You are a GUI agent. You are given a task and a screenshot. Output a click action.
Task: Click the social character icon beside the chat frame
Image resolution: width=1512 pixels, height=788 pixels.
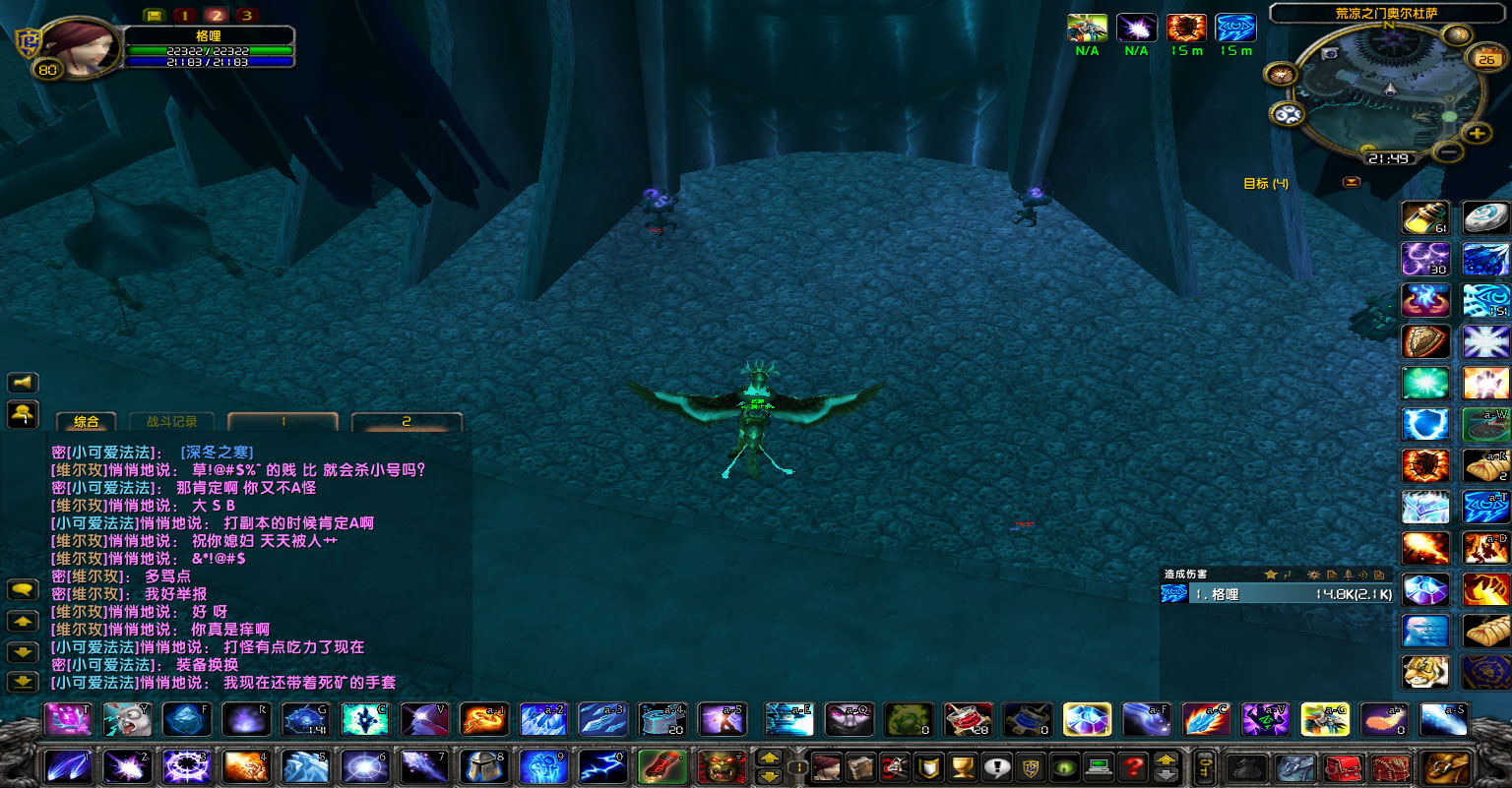[23, 415]
